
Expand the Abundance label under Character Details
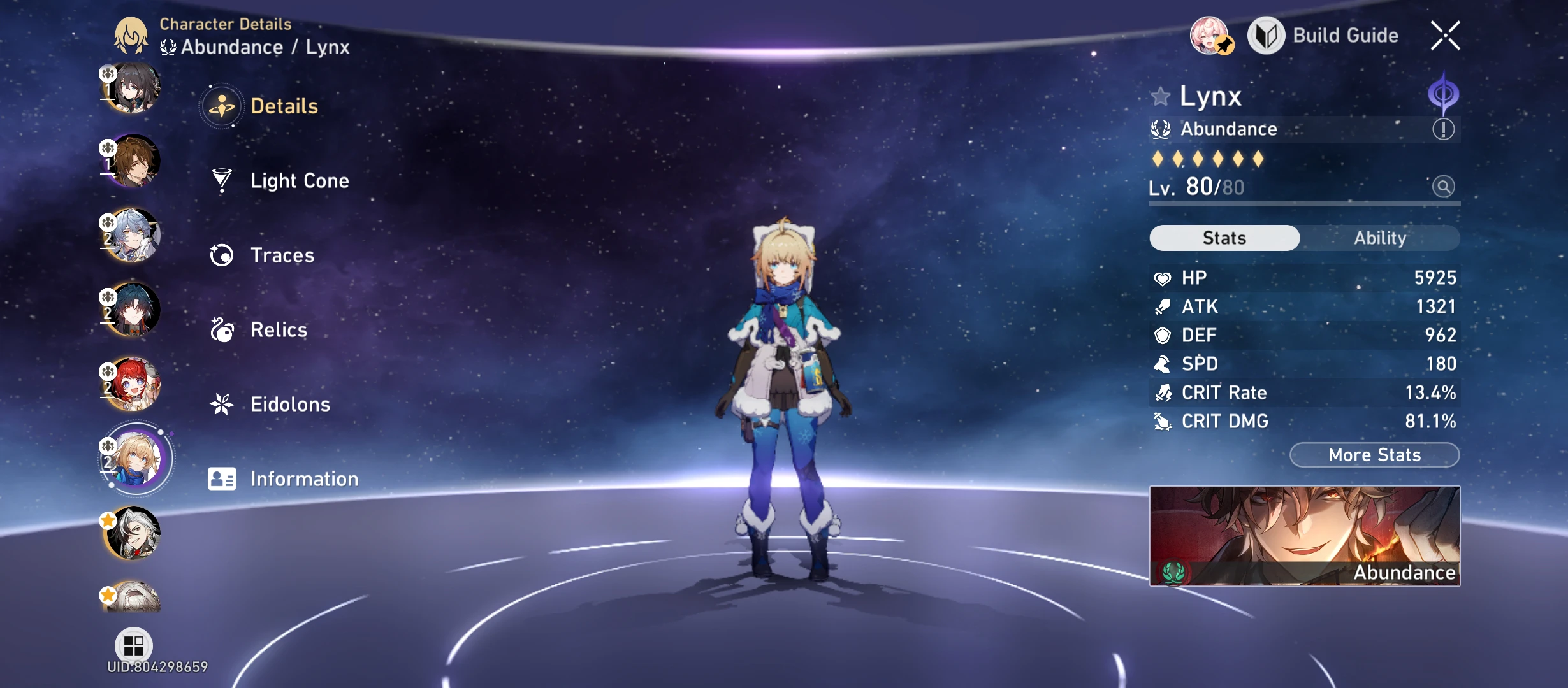click(x=232, y=47)
